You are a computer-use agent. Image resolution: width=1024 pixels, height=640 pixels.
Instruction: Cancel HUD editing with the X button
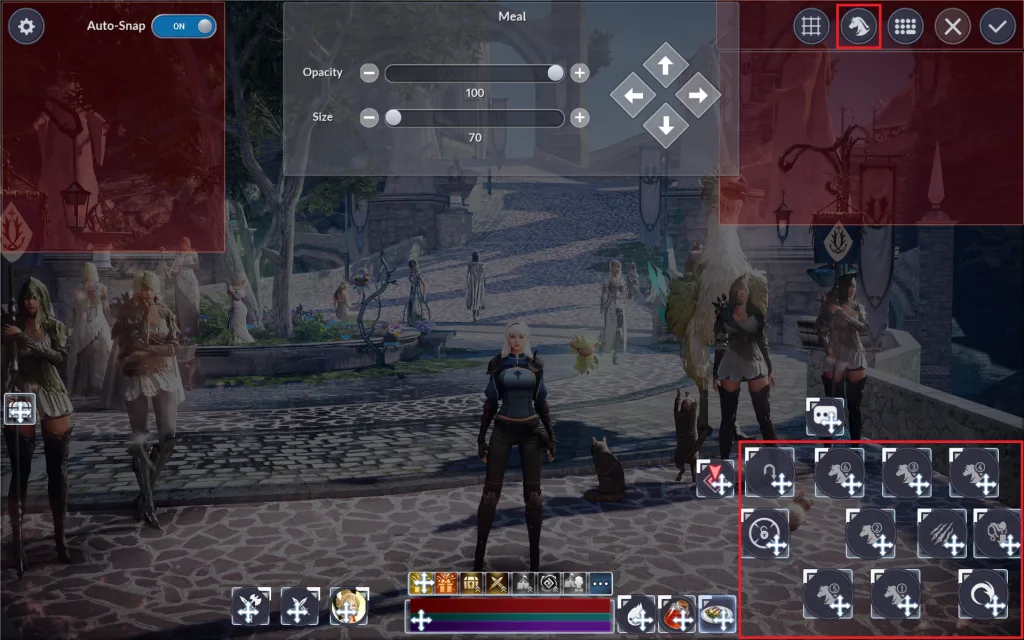tap(953, 26)
